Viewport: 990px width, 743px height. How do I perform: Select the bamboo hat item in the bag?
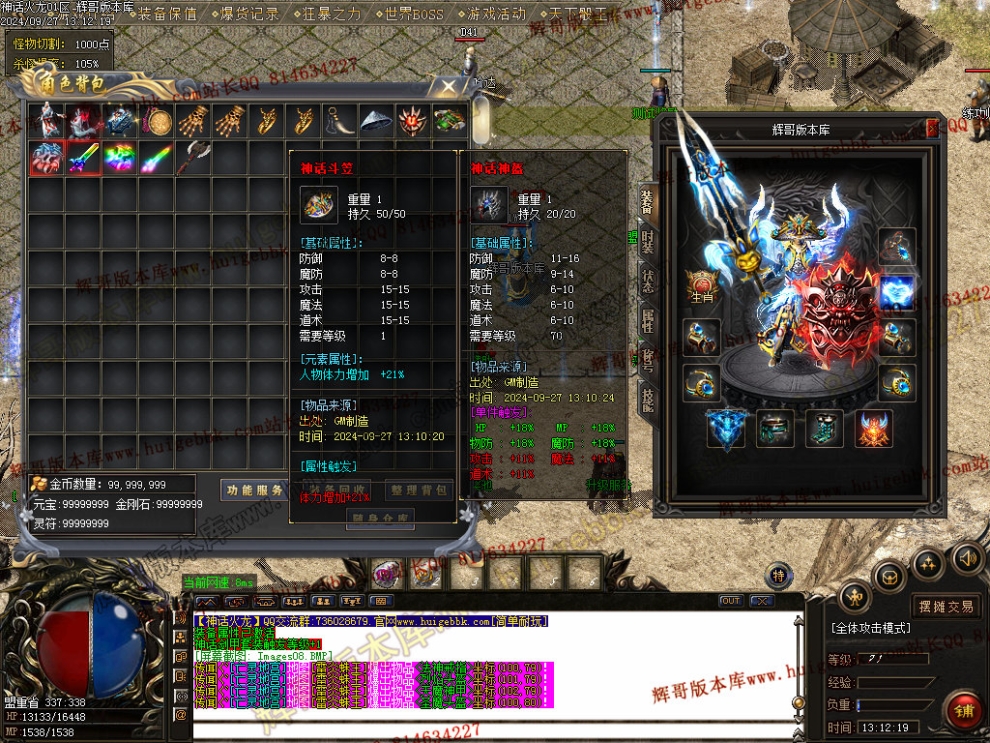pyautogui.click(x=376, y=121)
